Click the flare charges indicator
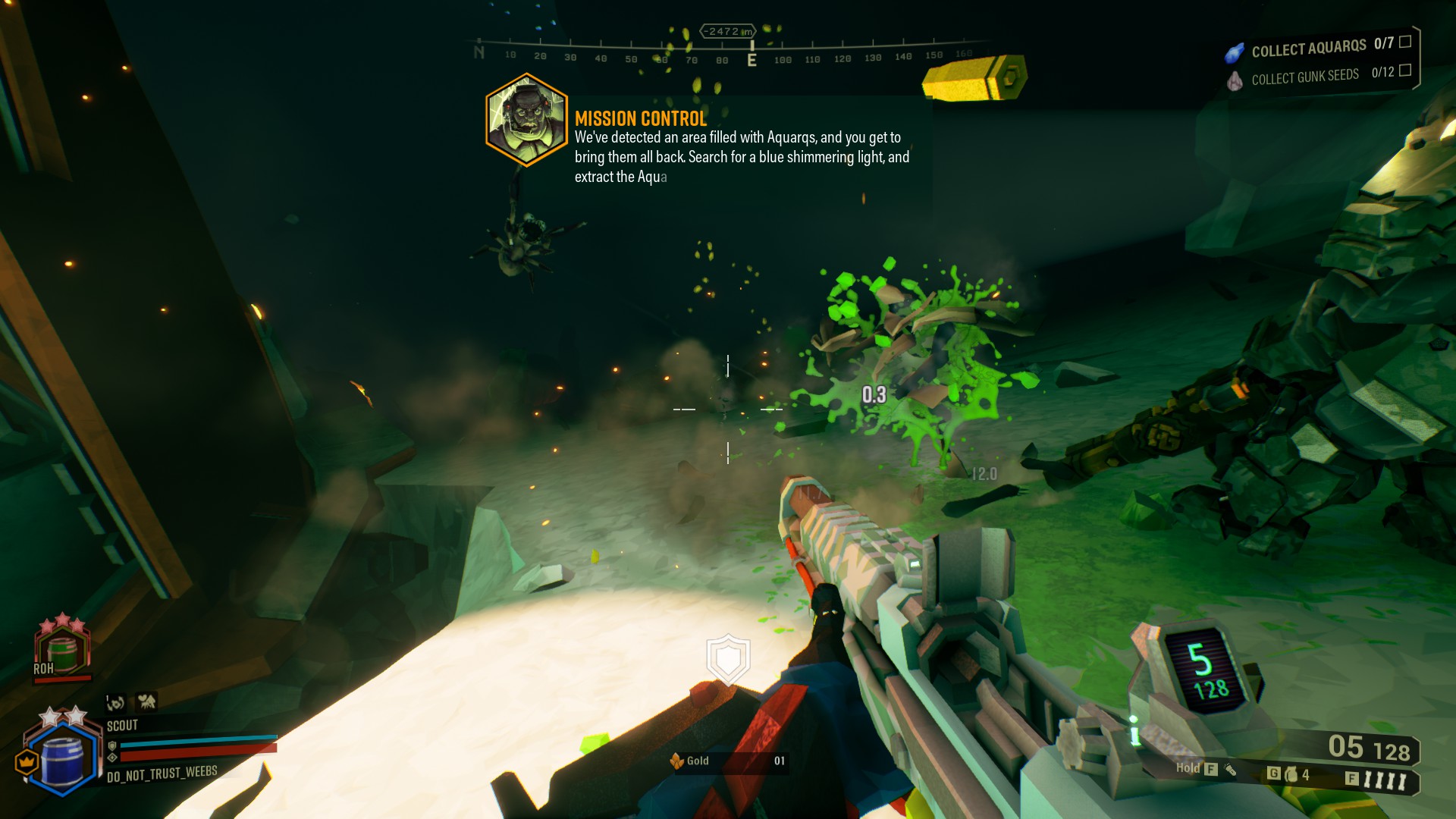The height and width of the screenshot is (819, 1456). (1385, 780)
